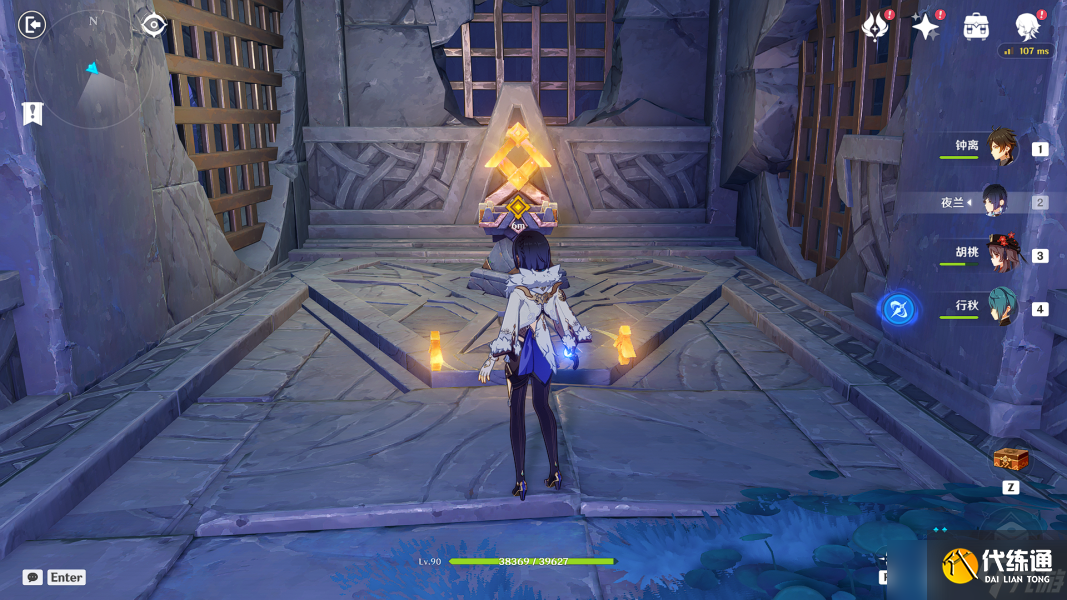Click the blue elemental orb icon
The height and width of the screenshot is (600, 1067).
(895, 308)
